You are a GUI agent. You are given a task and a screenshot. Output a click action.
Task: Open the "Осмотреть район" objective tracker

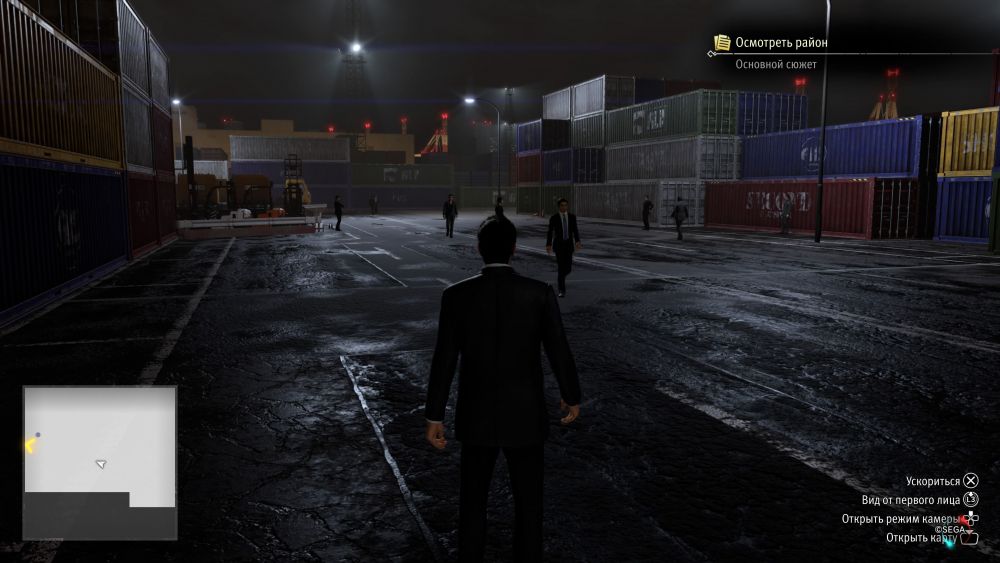(x=781, y=43)
